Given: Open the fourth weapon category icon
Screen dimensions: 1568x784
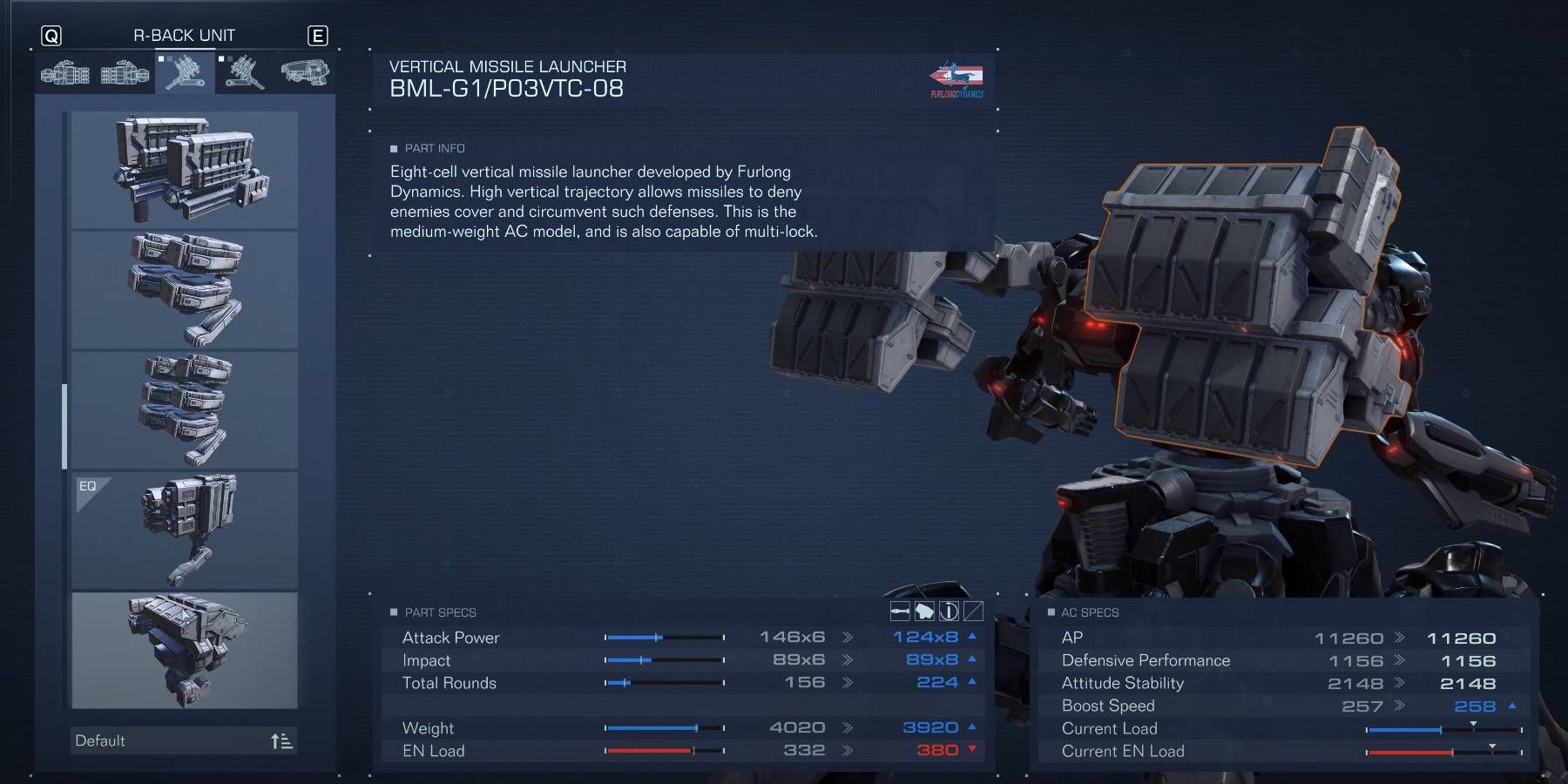Looking at the screenshot, I should click(x=244, y=74).
